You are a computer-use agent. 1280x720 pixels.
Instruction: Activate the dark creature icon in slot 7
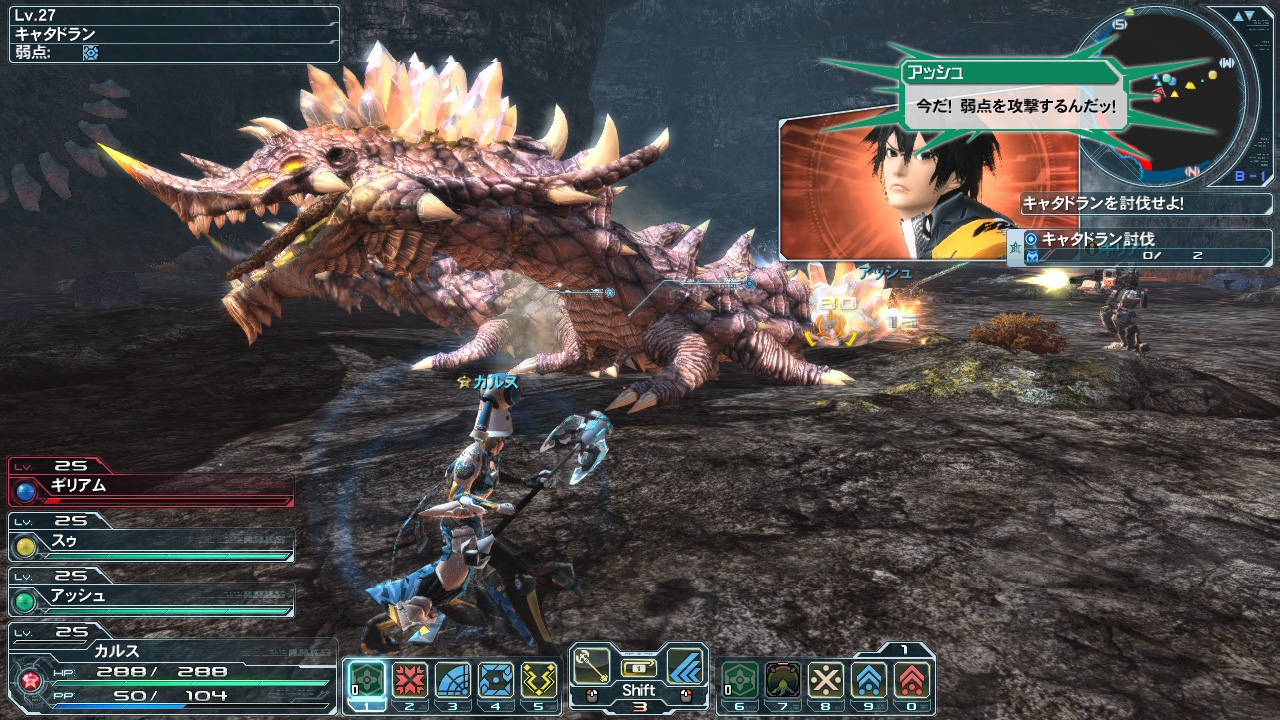[782, 680]
